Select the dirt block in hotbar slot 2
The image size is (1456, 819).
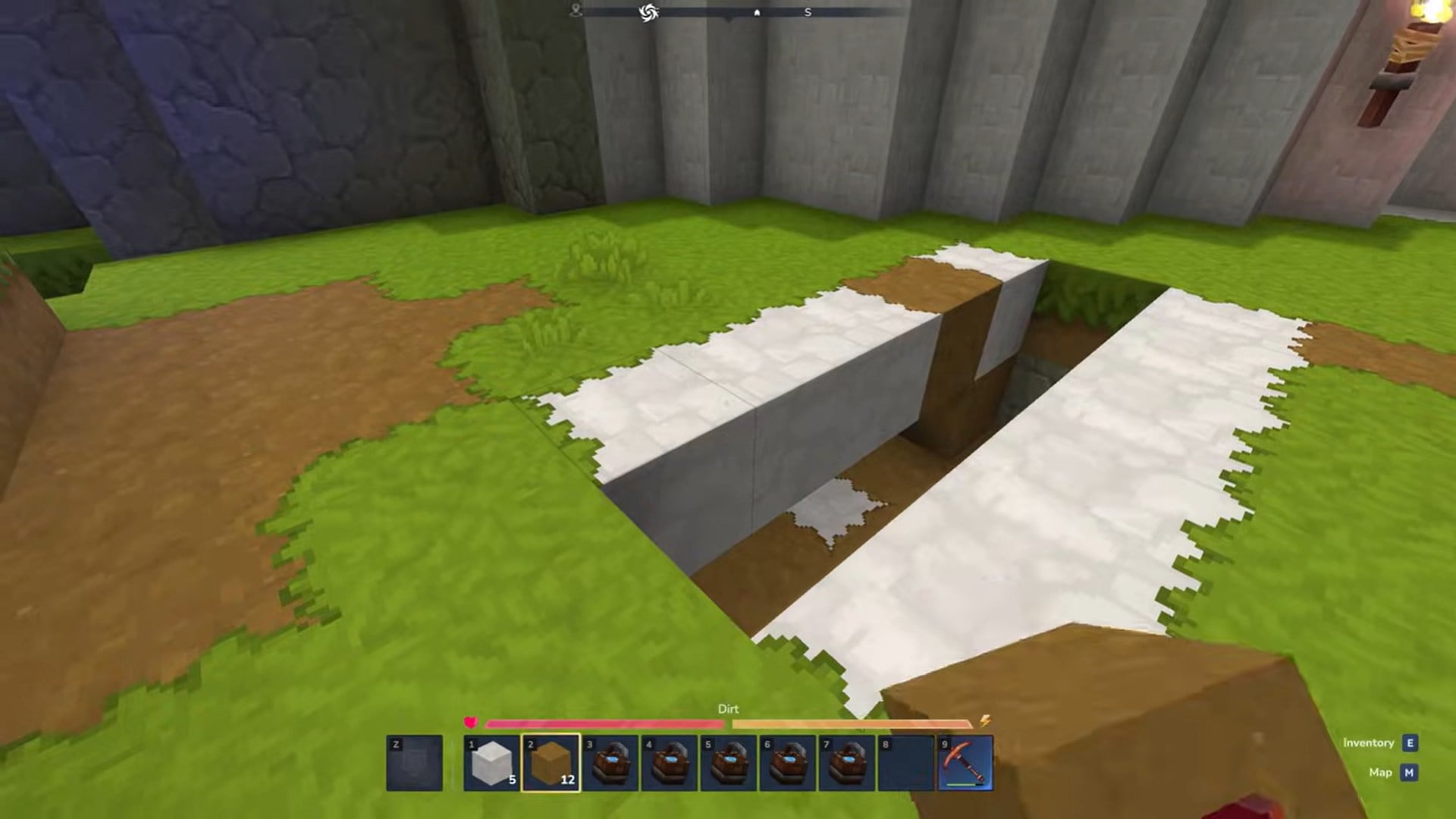tap(551, 761)
